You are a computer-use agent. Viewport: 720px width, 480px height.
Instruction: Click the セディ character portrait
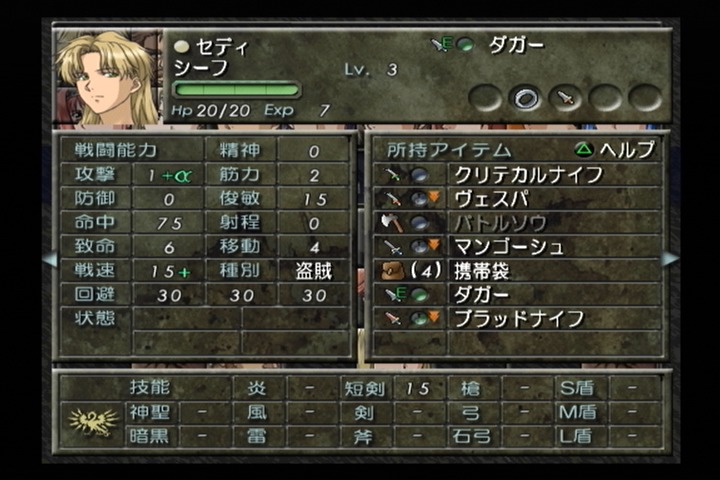107,79
